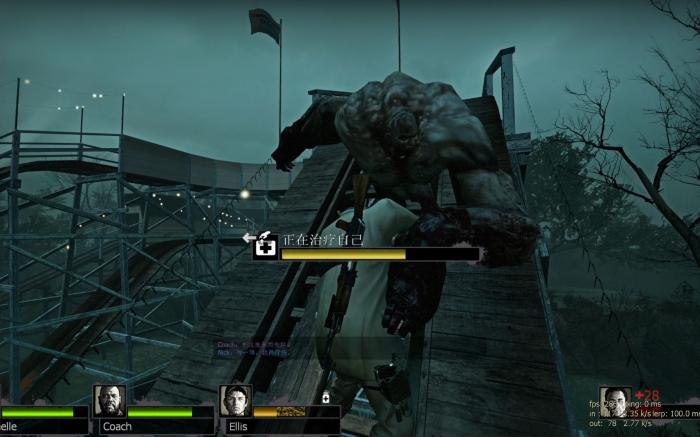Select Coach's survivor portrait
The height and width of the screenshot is (437, 700).
tap(109, 401)
